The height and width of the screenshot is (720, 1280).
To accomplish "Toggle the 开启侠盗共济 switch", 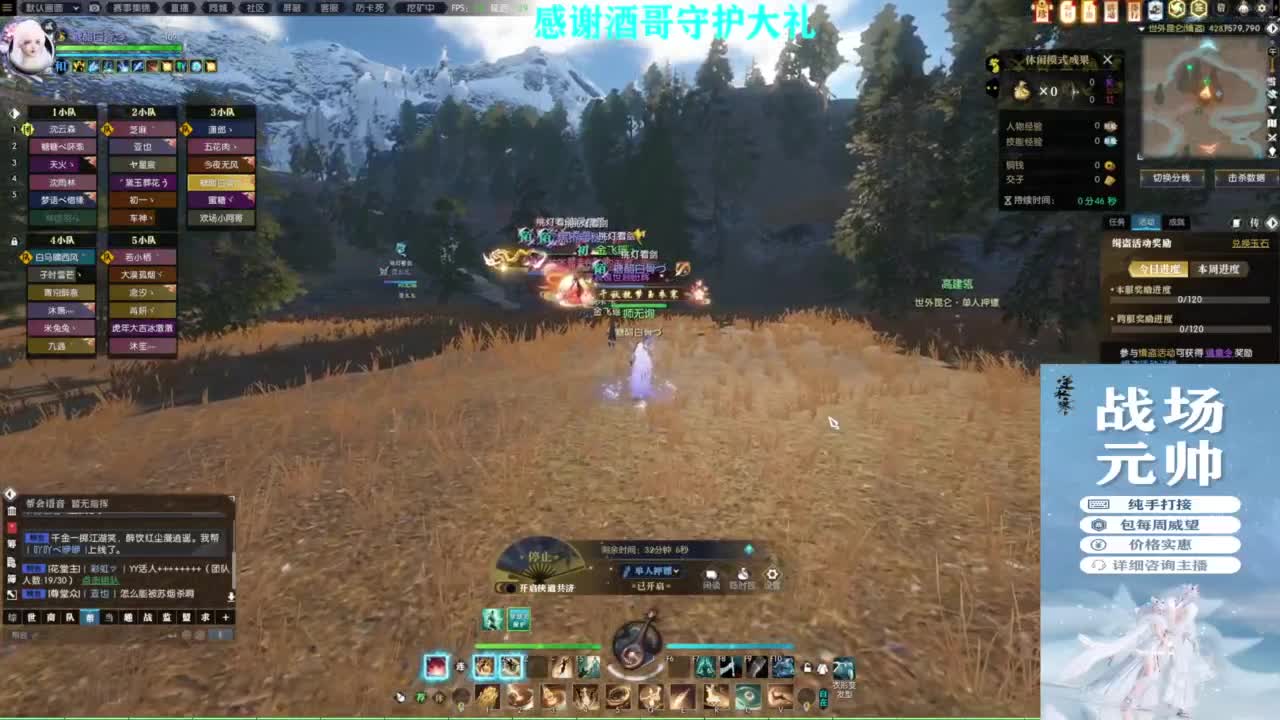I will pos(510,587).
